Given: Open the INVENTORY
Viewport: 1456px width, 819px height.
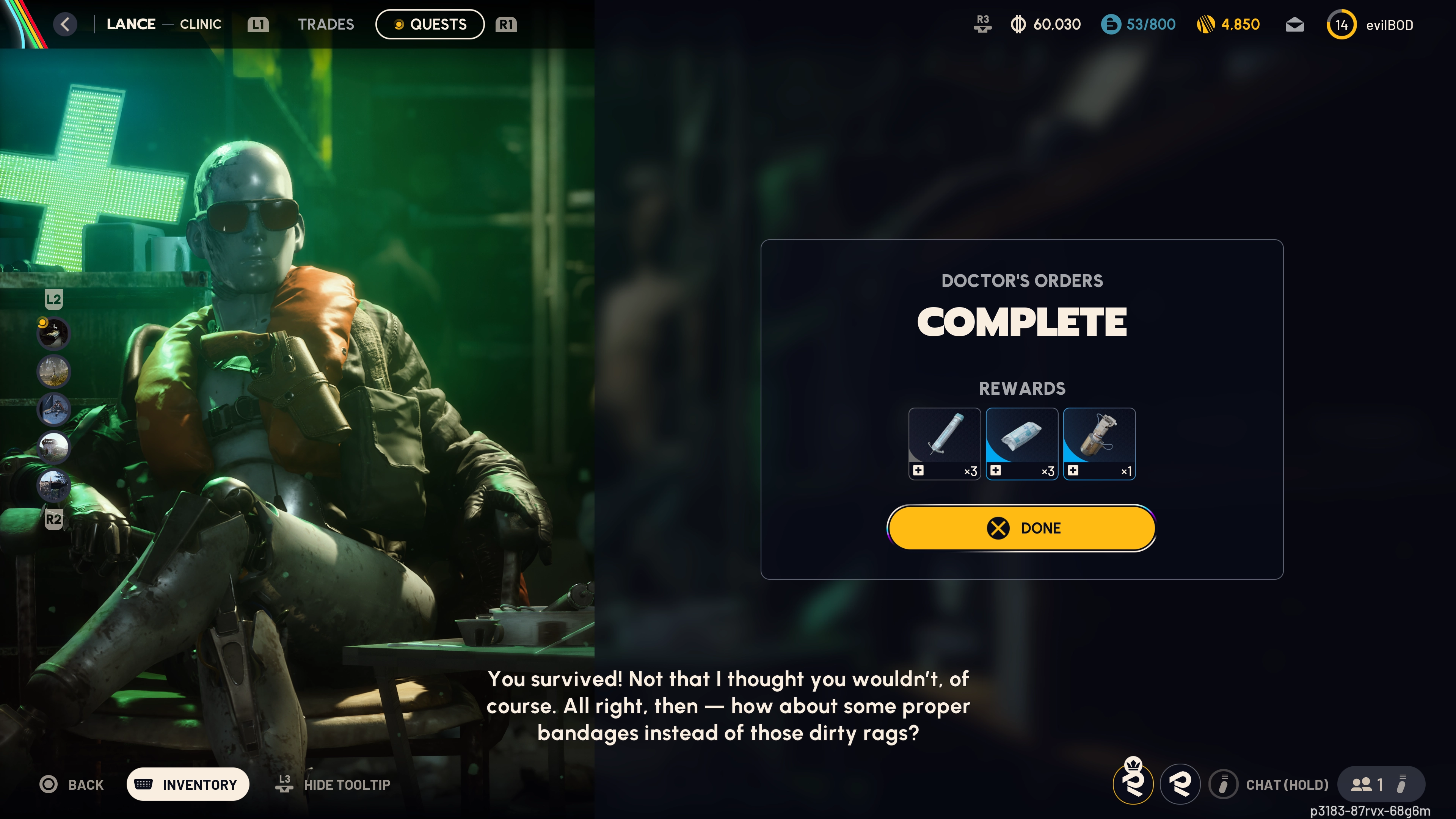Looking at the screenshot, I should (188, 784).
